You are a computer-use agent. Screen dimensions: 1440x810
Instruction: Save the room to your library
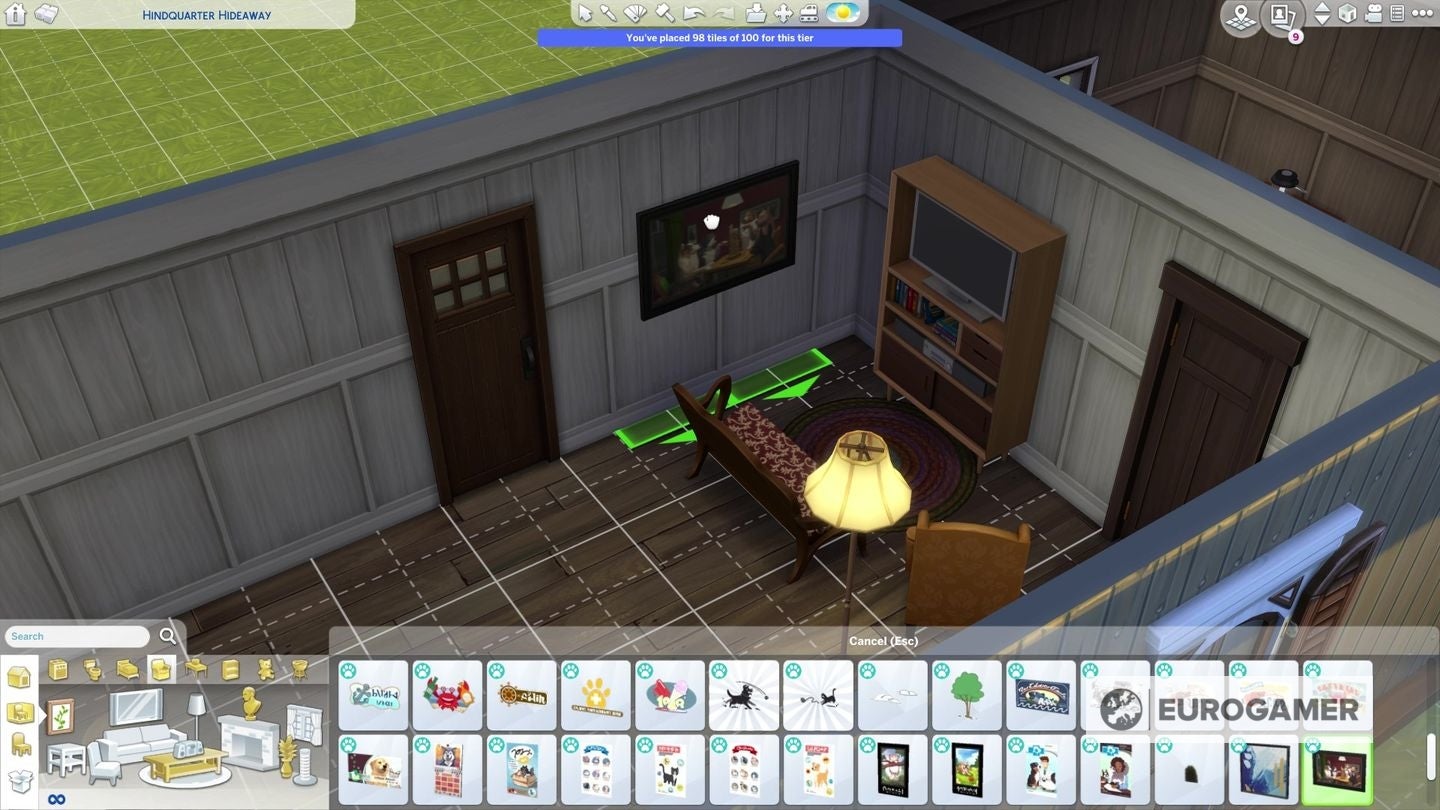[757, 12]
